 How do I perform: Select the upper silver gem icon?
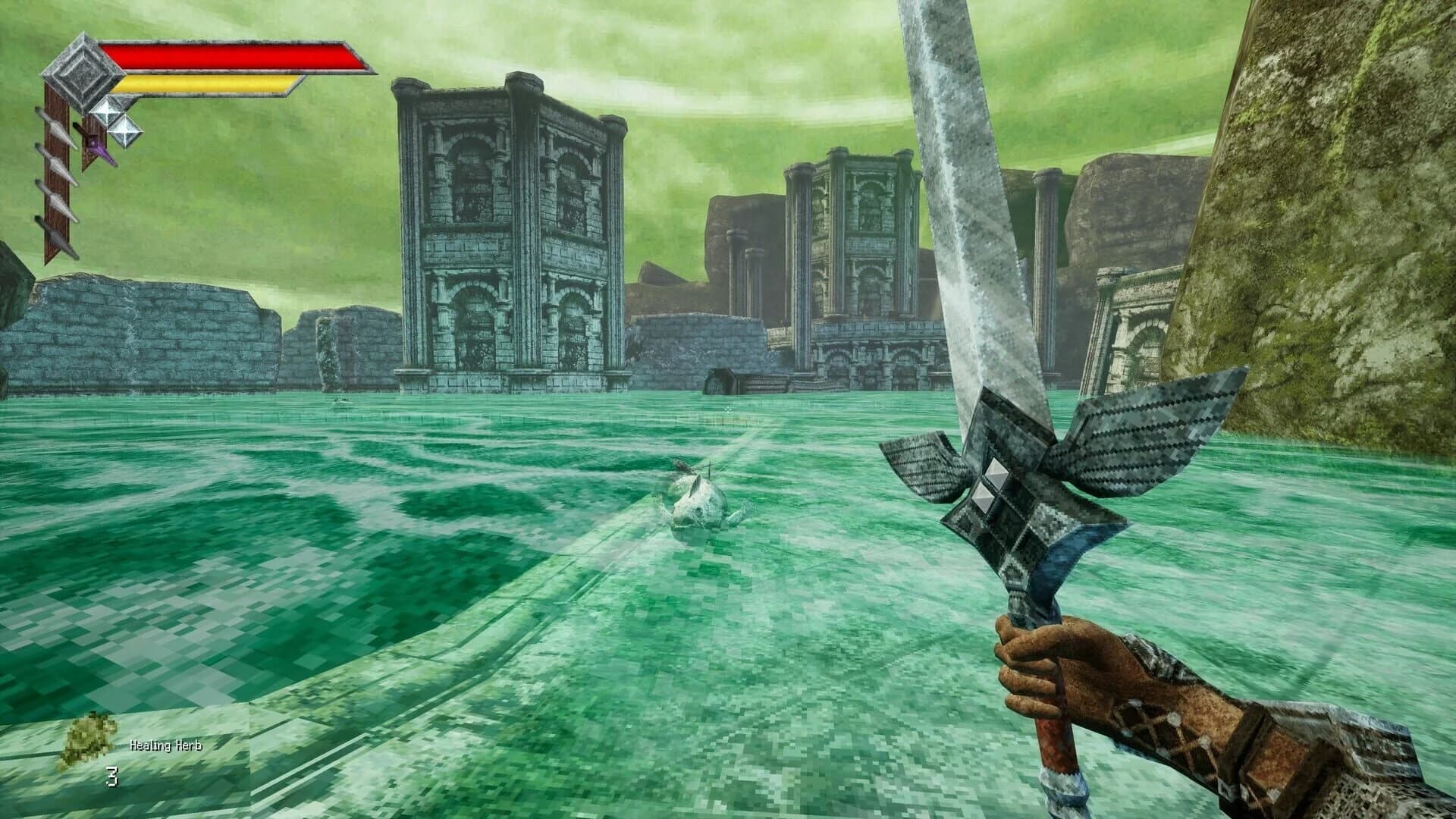pyautogui.click(x=108, y=111)
